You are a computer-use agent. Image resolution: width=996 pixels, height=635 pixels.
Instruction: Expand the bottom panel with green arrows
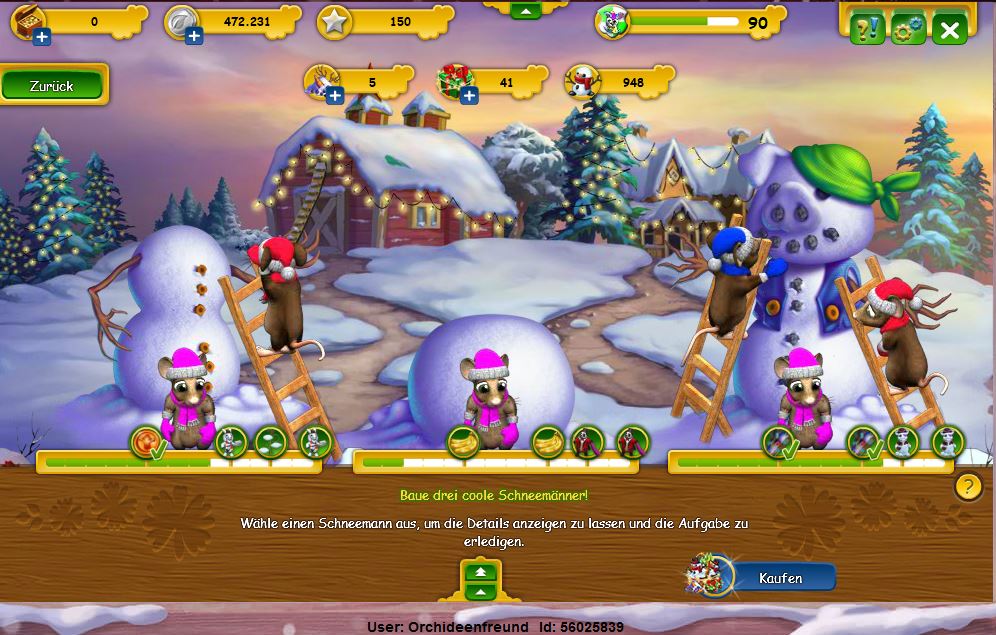(481, 580)
